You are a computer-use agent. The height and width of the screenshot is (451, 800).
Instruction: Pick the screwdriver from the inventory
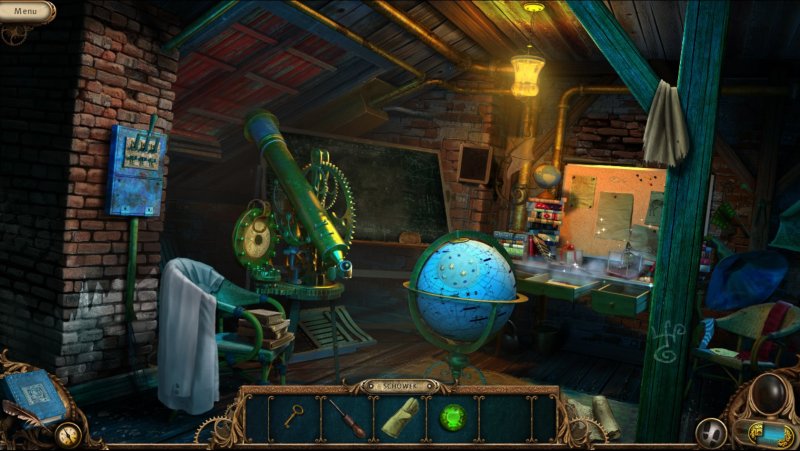coord(349,417)
